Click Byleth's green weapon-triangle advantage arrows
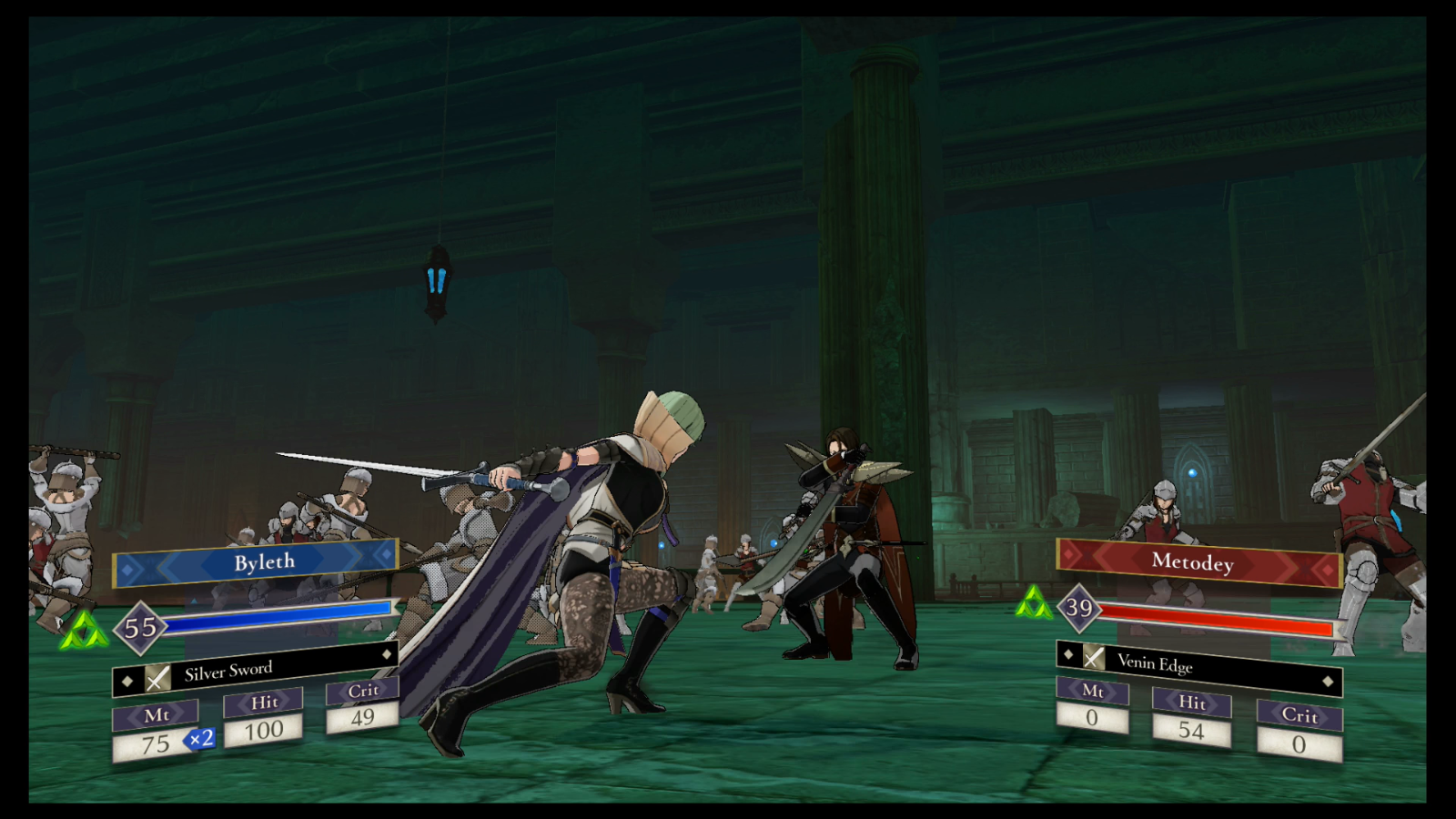 point(83,628)
